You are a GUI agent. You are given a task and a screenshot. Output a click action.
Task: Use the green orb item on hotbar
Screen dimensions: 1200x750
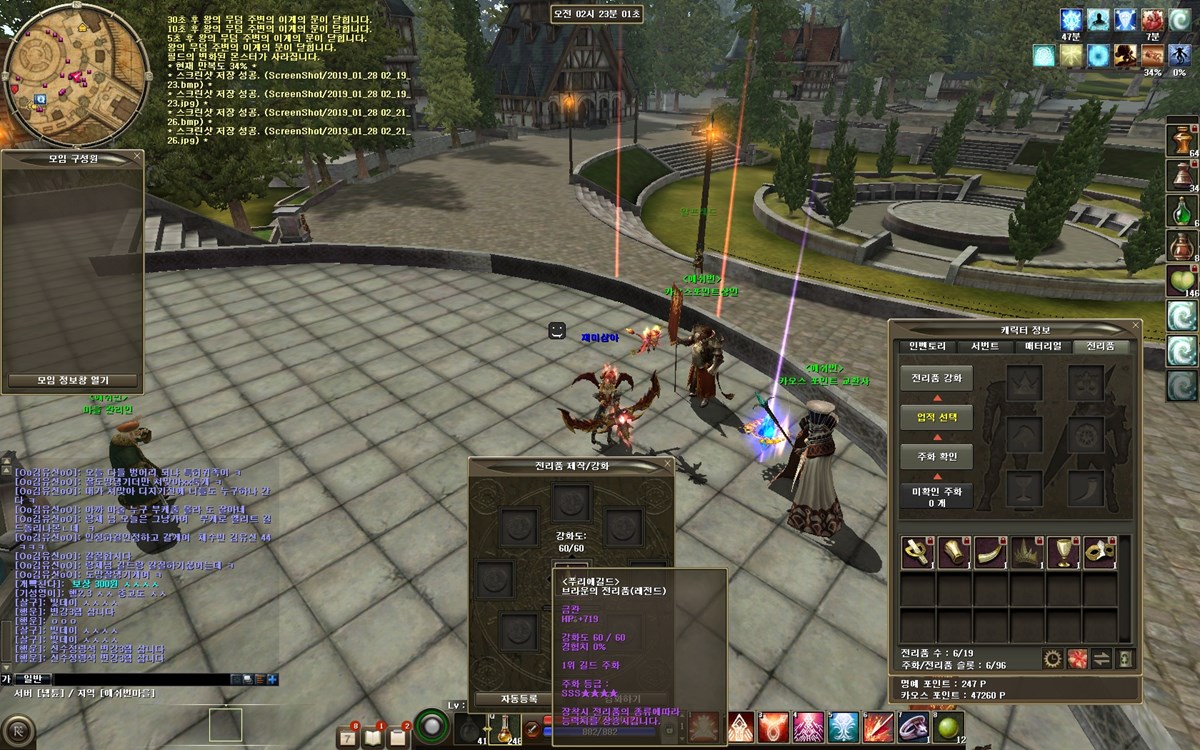947,727
